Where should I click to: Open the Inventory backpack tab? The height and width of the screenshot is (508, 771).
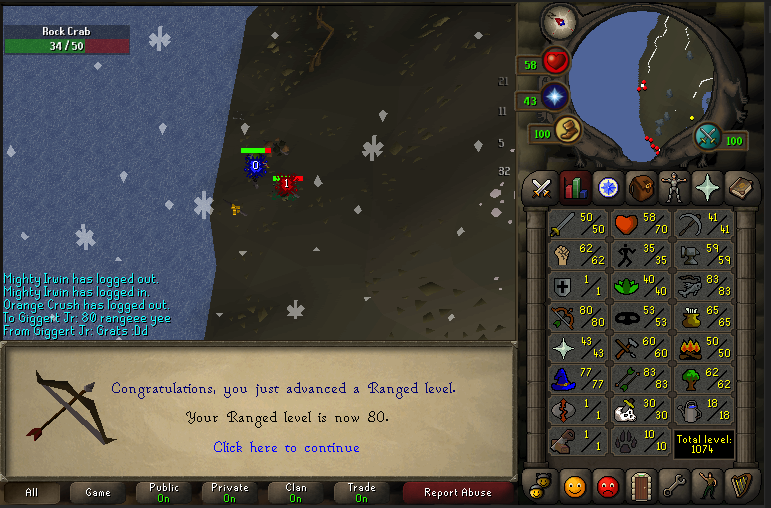(x=640, y=187)
